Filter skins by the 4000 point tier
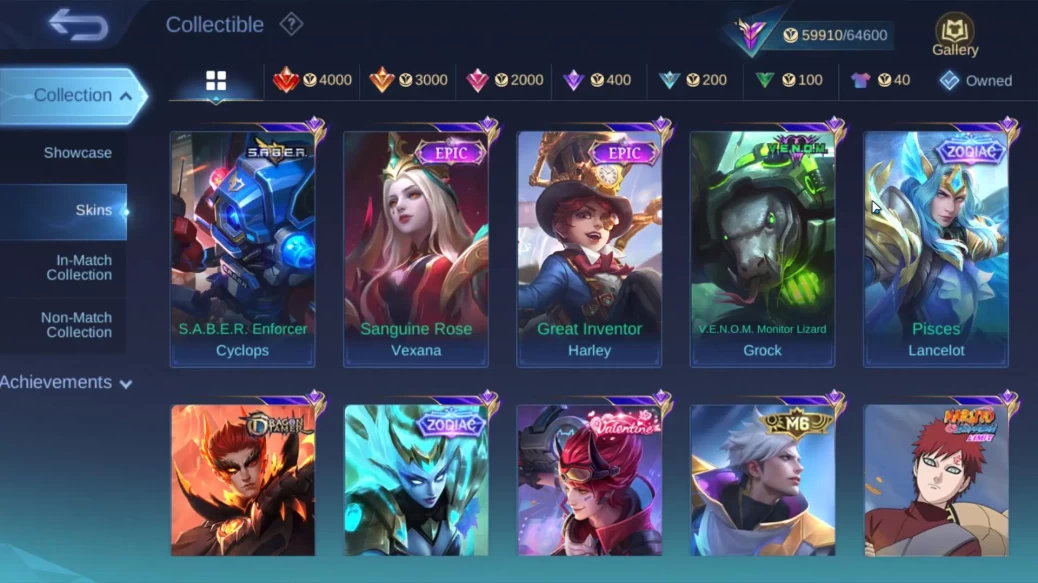Screen dimensions: 1038x583 tap(313, 80)
